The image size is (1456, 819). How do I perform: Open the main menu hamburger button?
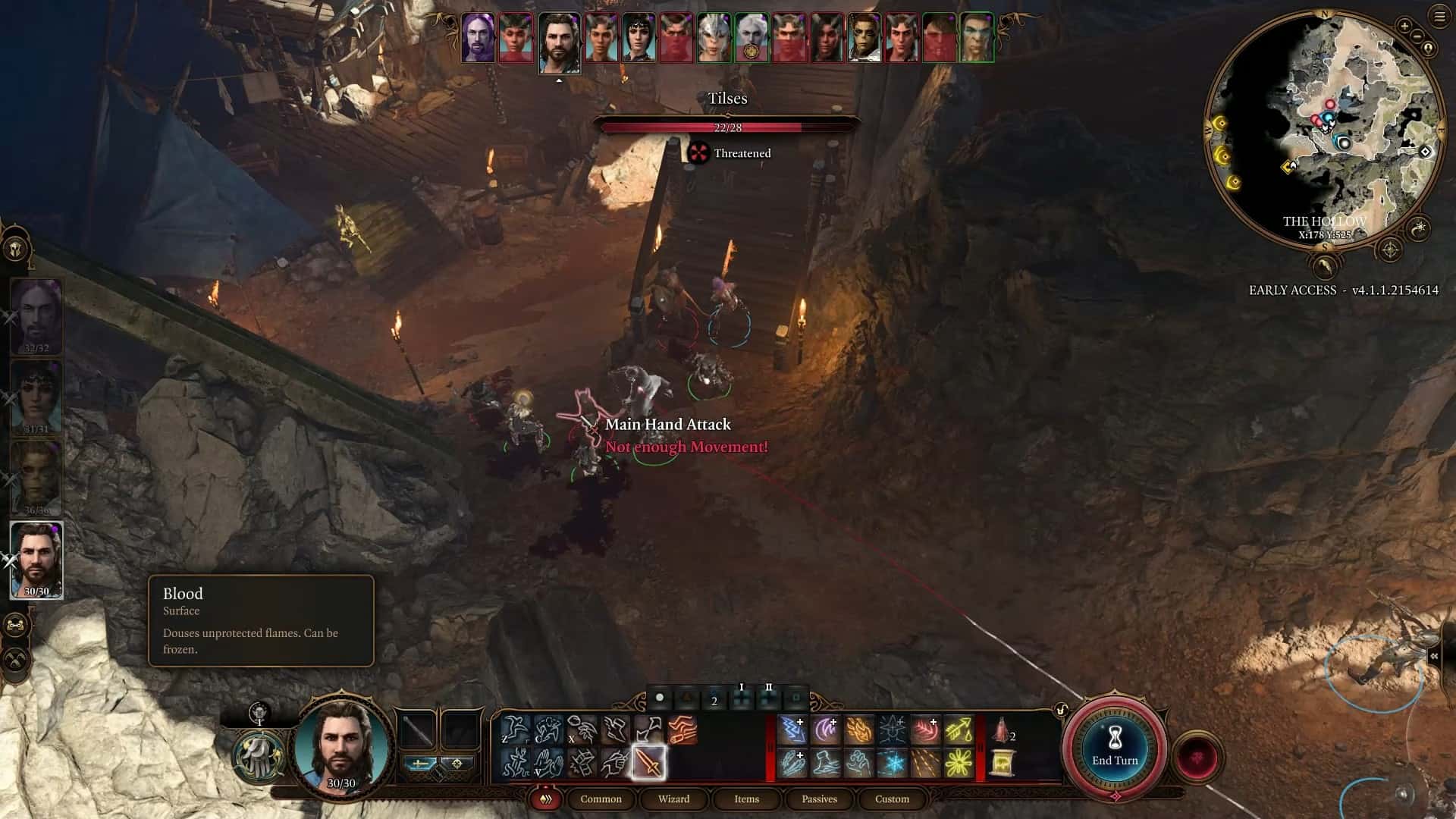click(x=1439, y=17)
